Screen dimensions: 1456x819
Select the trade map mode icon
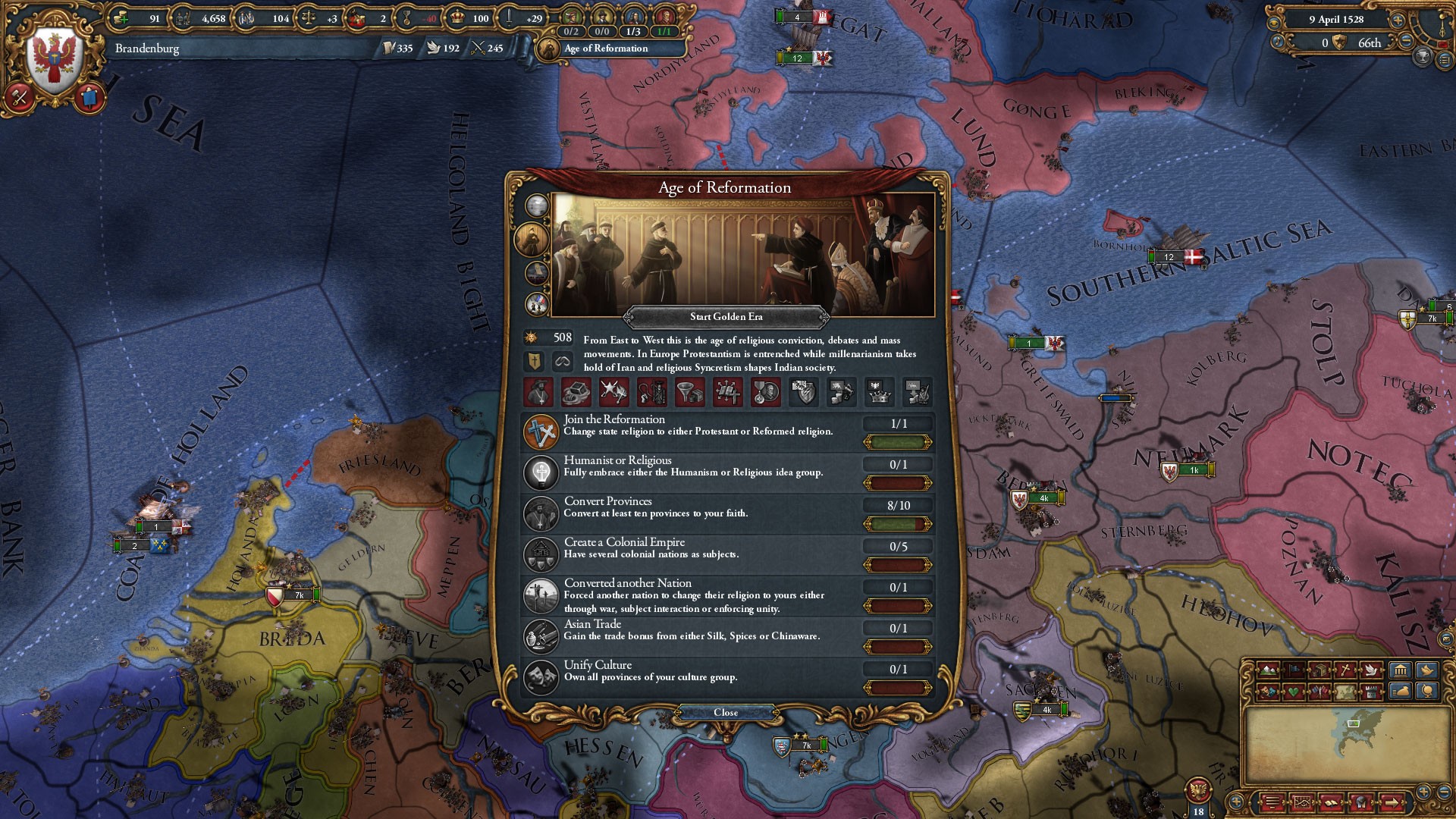(x=1321, y=670)
